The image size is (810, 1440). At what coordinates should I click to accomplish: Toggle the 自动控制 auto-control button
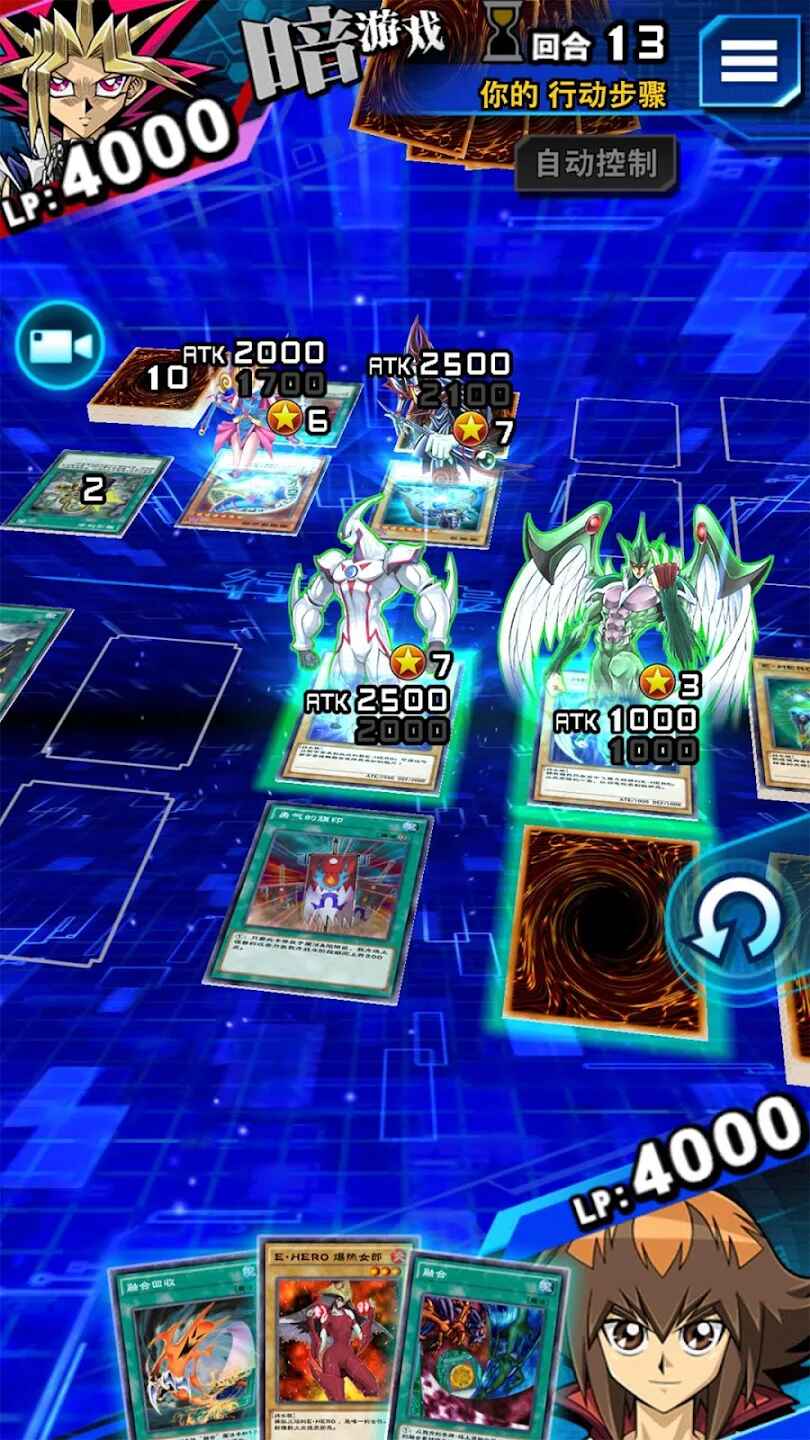[x=596, y=164]
